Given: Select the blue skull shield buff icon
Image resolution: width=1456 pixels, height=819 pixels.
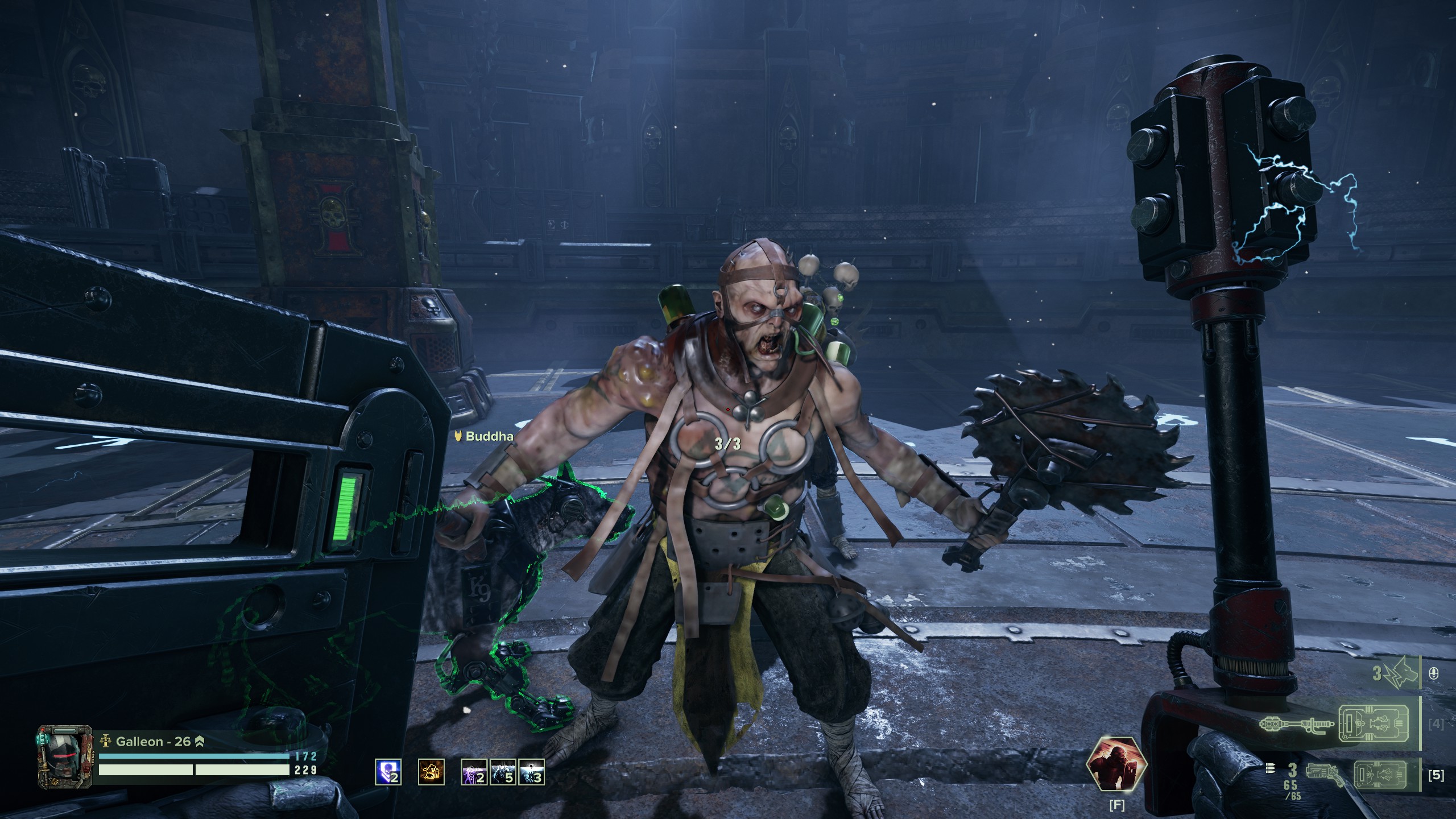Looking at the screenshot, I should tap(388, 772).
